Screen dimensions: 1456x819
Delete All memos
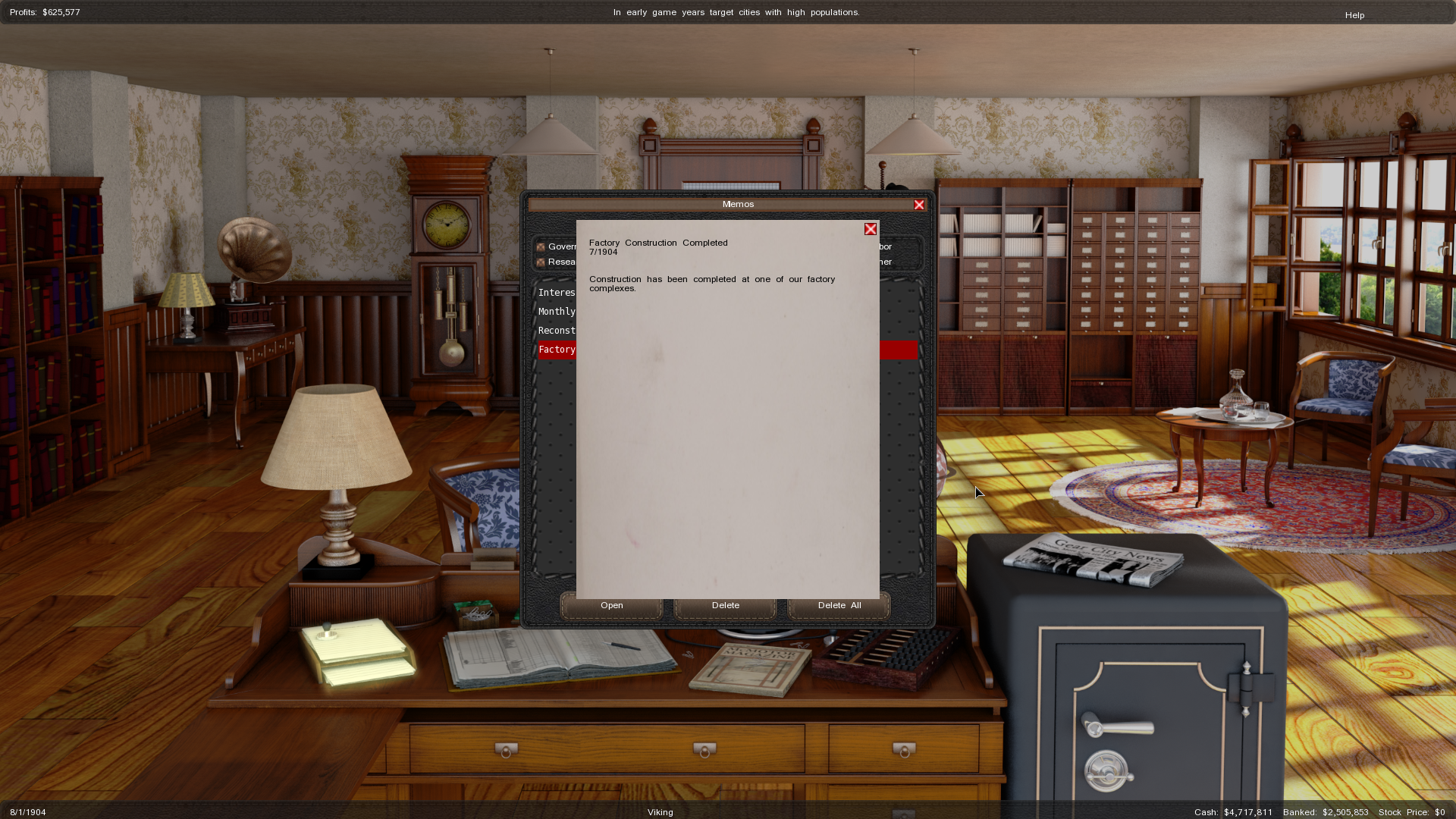pyautogui.click(x=839, y=605)
